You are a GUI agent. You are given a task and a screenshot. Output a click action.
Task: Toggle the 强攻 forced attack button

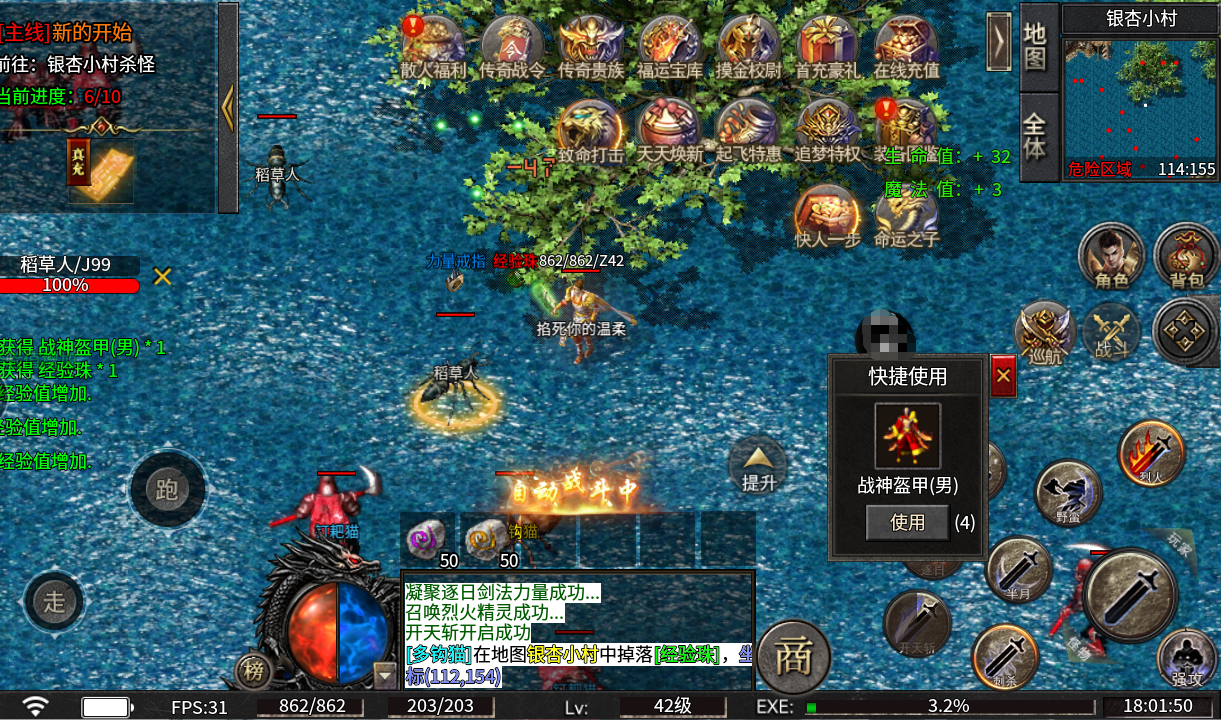(x=1187, y=658)
